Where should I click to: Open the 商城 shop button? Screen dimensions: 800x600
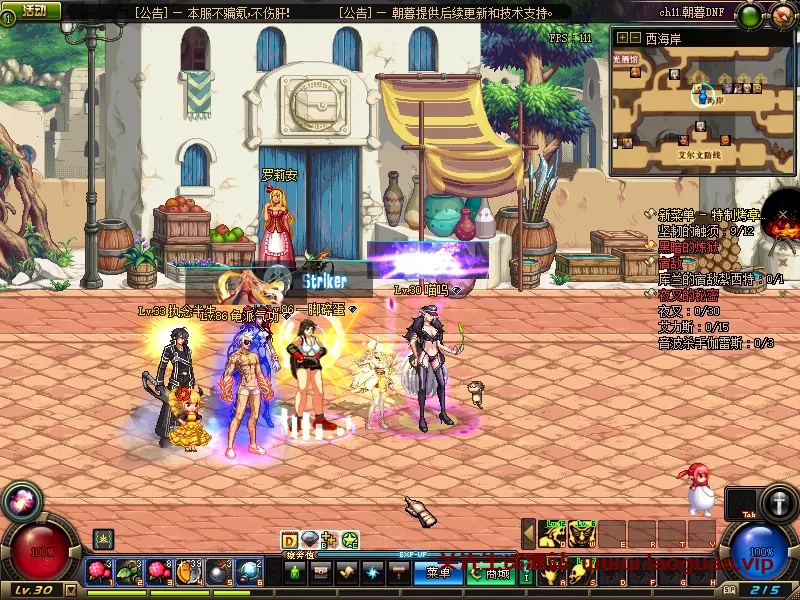tap(497, 573)
